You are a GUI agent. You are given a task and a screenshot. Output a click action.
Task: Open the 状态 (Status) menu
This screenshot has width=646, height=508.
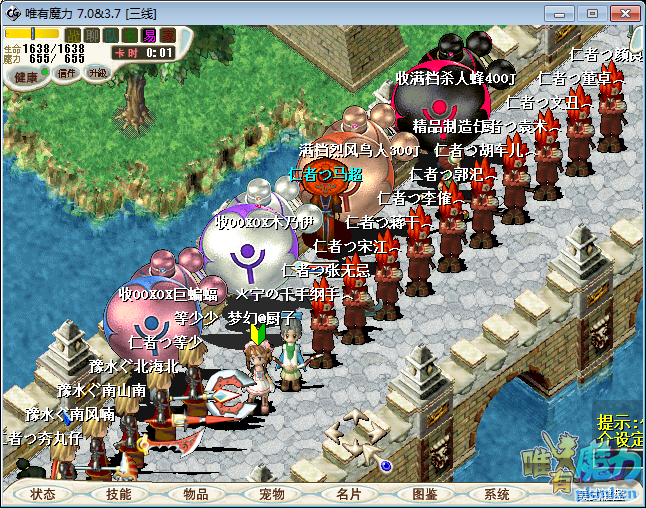pyautogui.click(x=43, y=494)
